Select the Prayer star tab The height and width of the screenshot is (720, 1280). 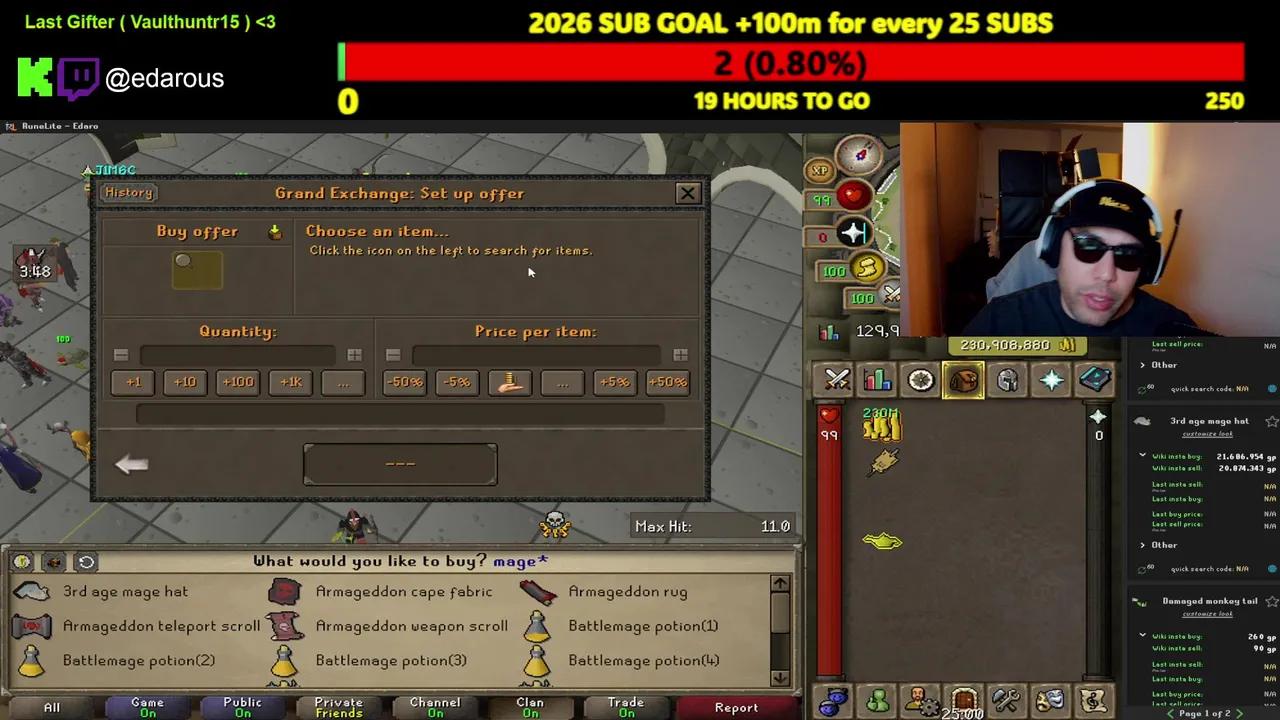pyautogui.click(x=1051, y=380)
